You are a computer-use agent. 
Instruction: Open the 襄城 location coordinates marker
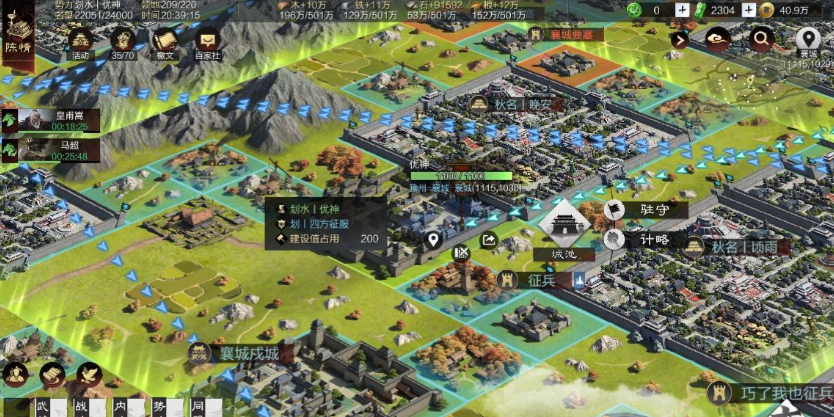click(x=808, y=42)
